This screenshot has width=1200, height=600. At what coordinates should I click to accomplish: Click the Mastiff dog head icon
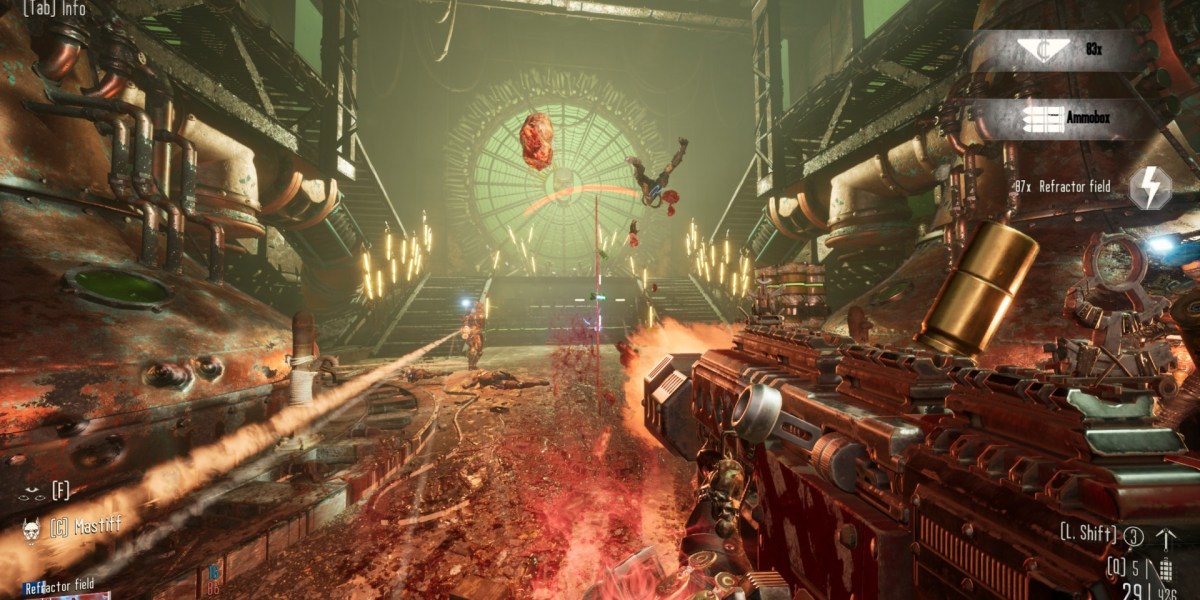30,528
